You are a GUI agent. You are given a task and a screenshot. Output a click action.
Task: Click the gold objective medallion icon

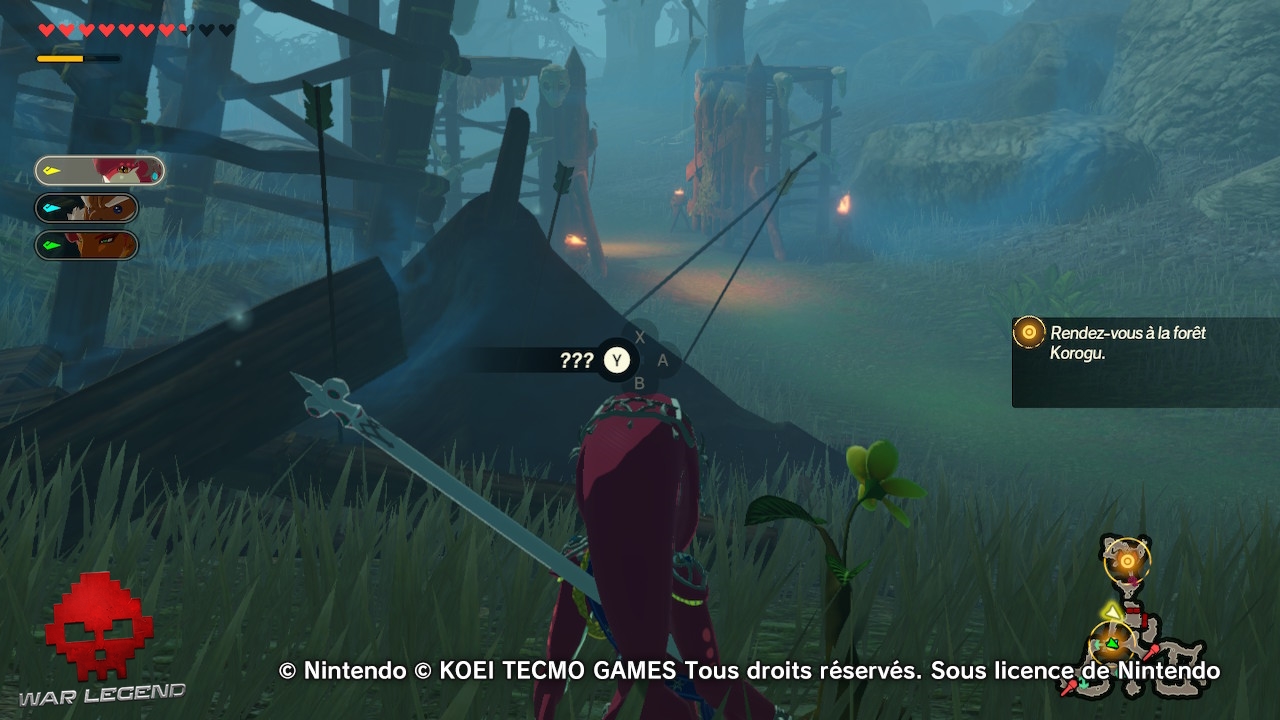(1028, 332)
